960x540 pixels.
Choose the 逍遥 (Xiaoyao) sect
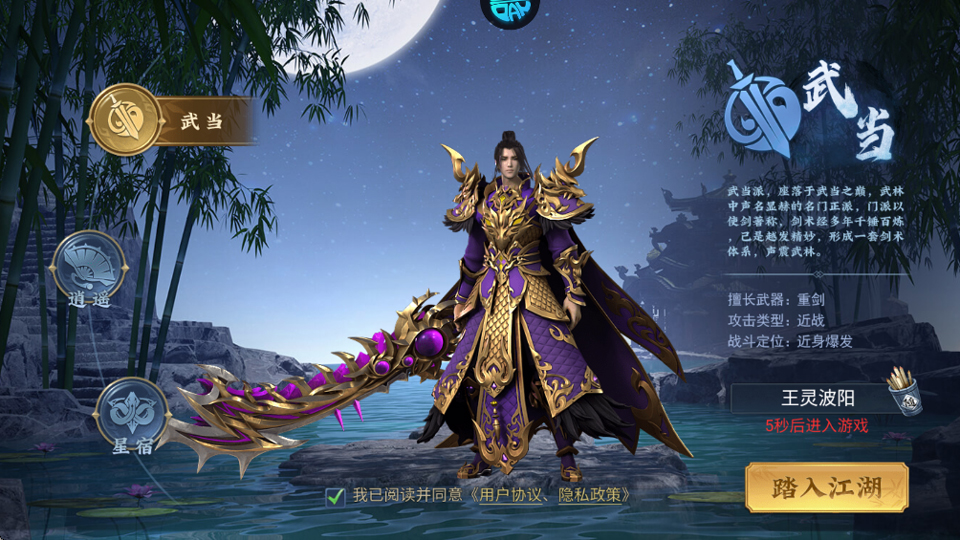pyautogui.click(x=89, y=265)
